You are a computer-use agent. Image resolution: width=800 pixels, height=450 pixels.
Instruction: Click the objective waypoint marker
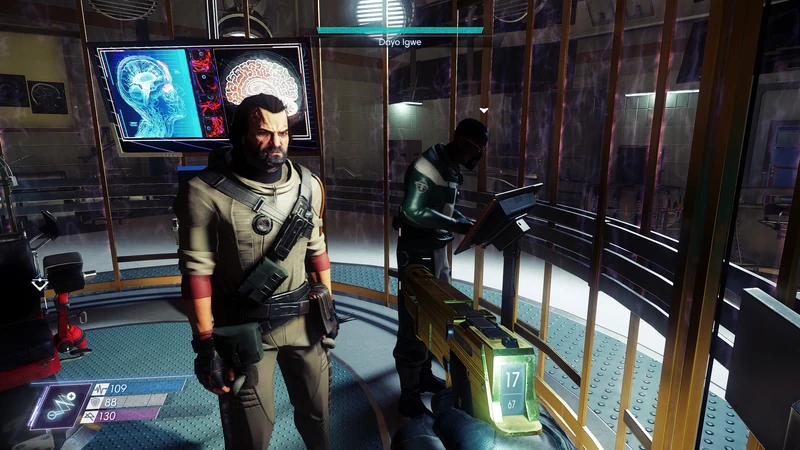pyautogui.click(x=39, y=284)
